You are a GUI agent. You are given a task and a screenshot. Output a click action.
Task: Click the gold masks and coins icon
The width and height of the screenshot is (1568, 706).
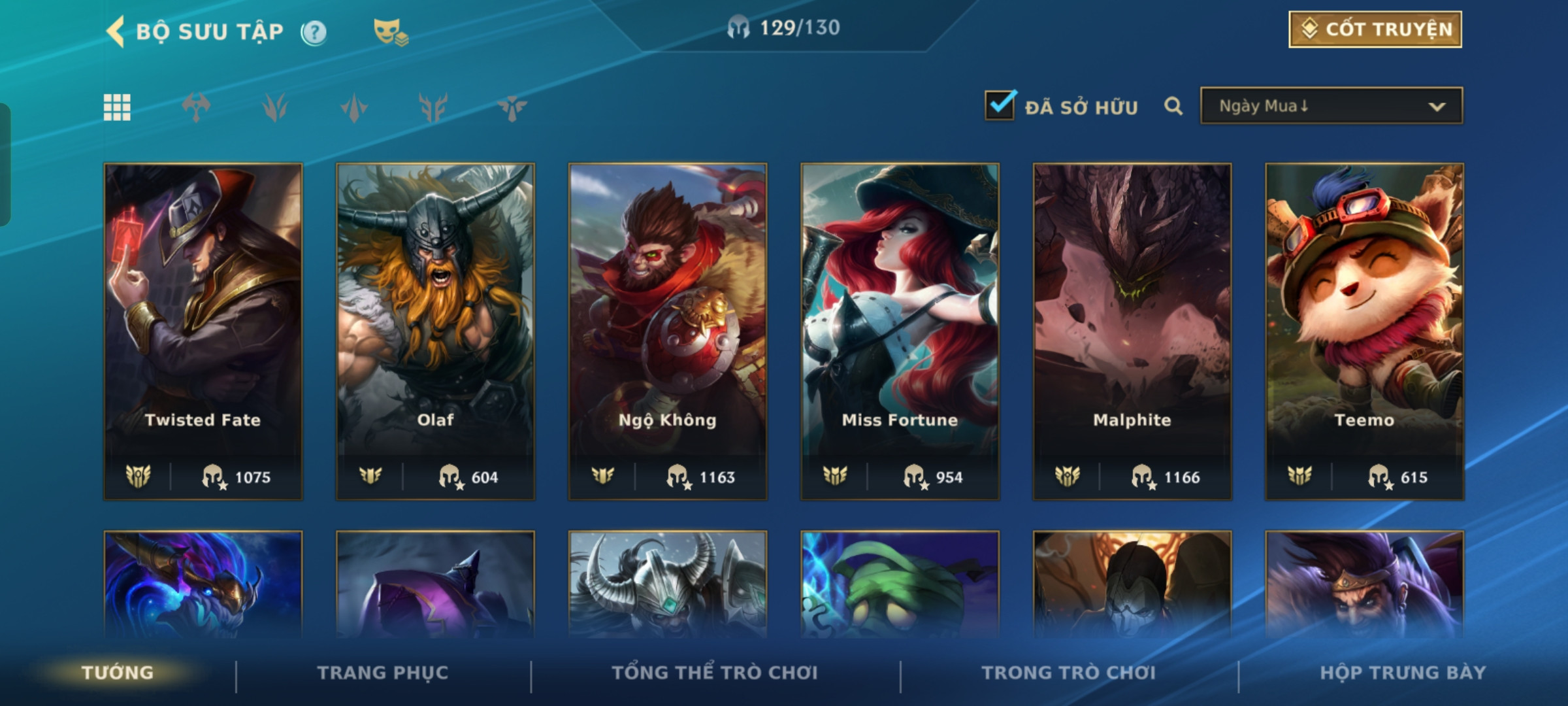coord(390,32)
